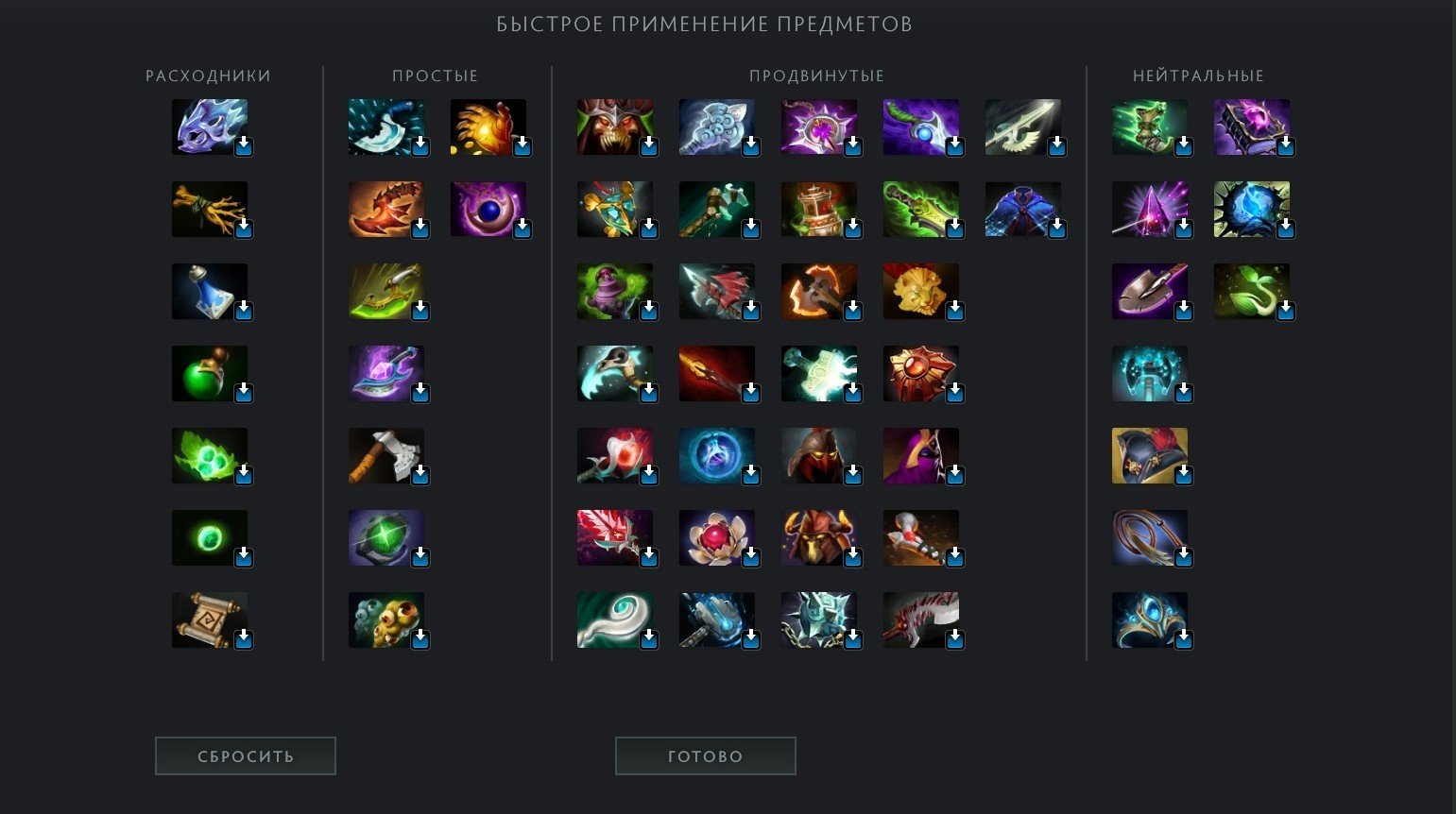Screen dimensions: 1456x814
Task: Toggle the Trusty Shovel neutral item
Action: coord(1149,292)
